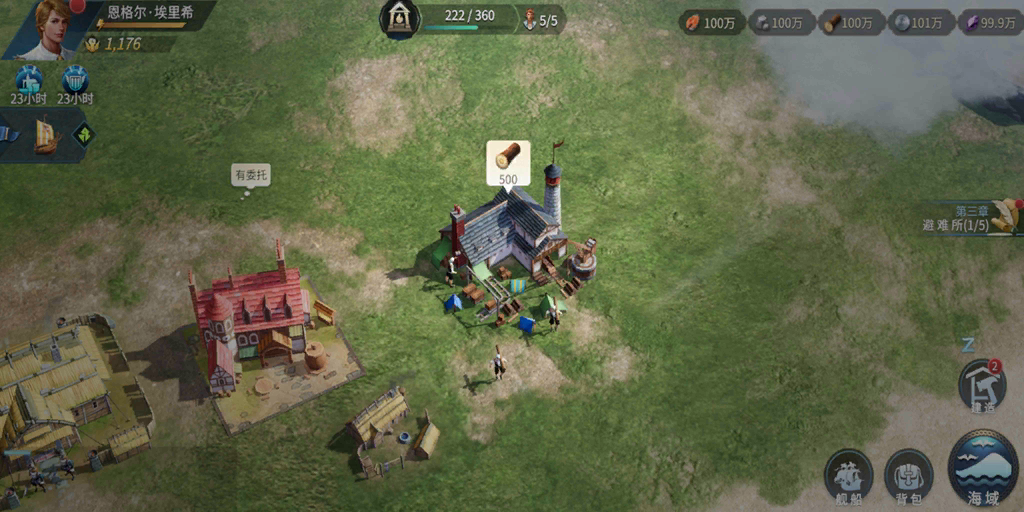Go to the 海域 sea area

(x=982, y=468)
